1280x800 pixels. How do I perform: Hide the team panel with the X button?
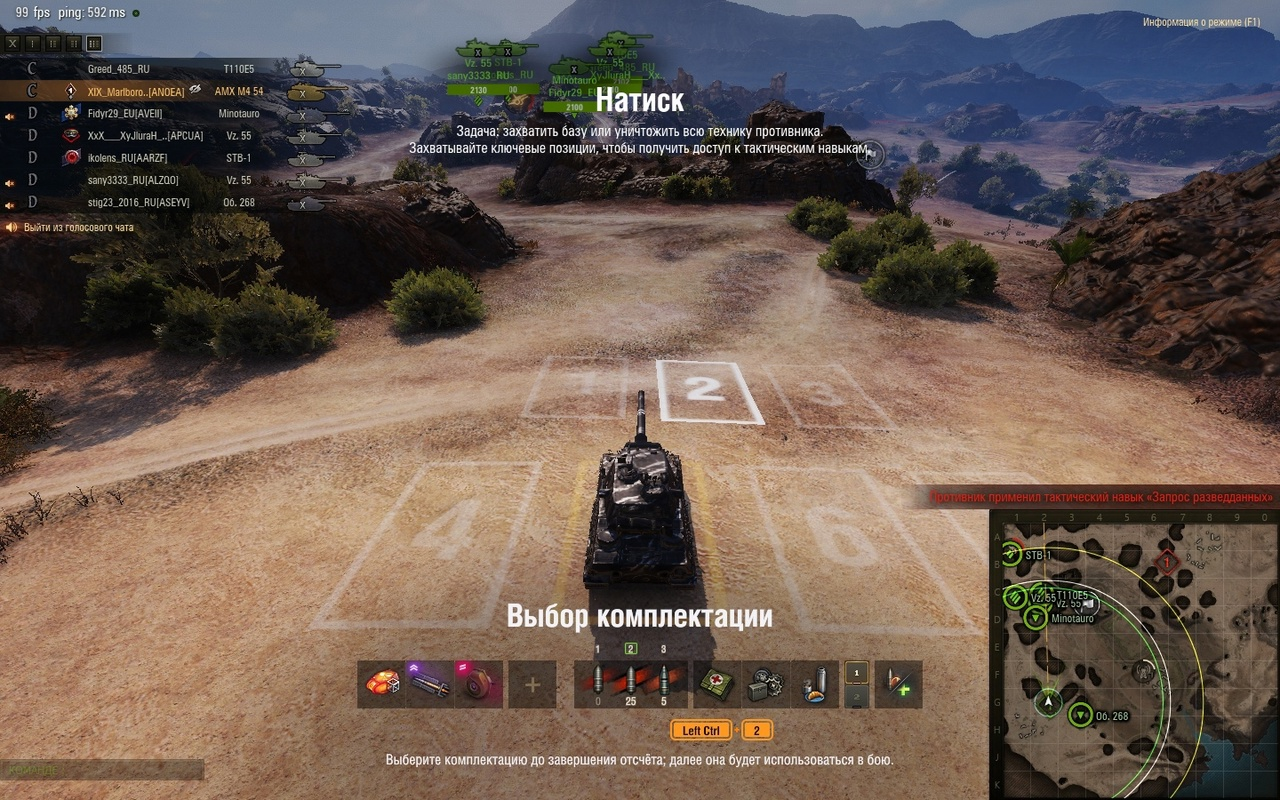click(x=12, y=43)
